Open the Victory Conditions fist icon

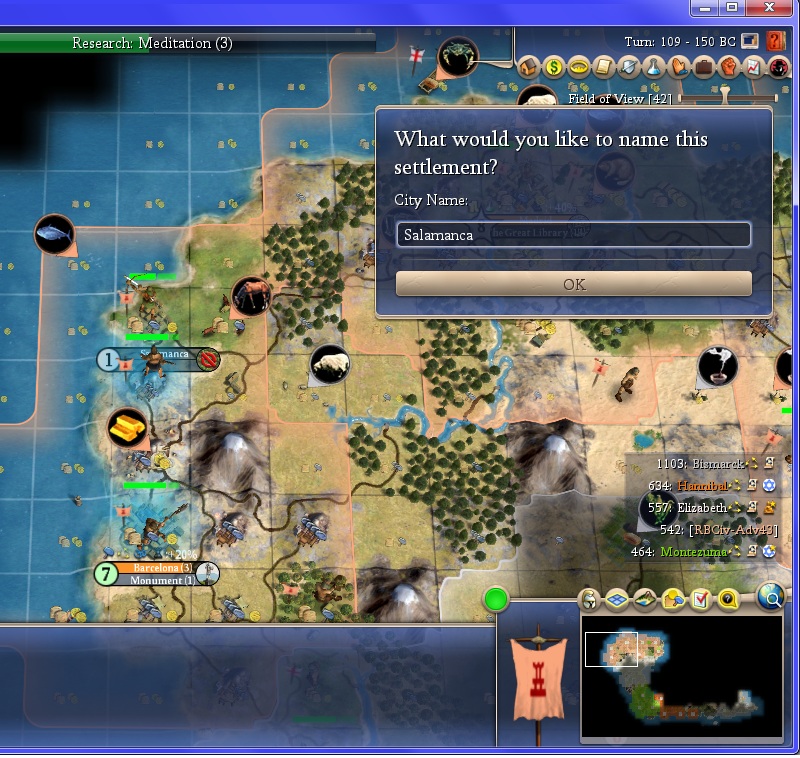pyautogui.click(x=728, y=68)
